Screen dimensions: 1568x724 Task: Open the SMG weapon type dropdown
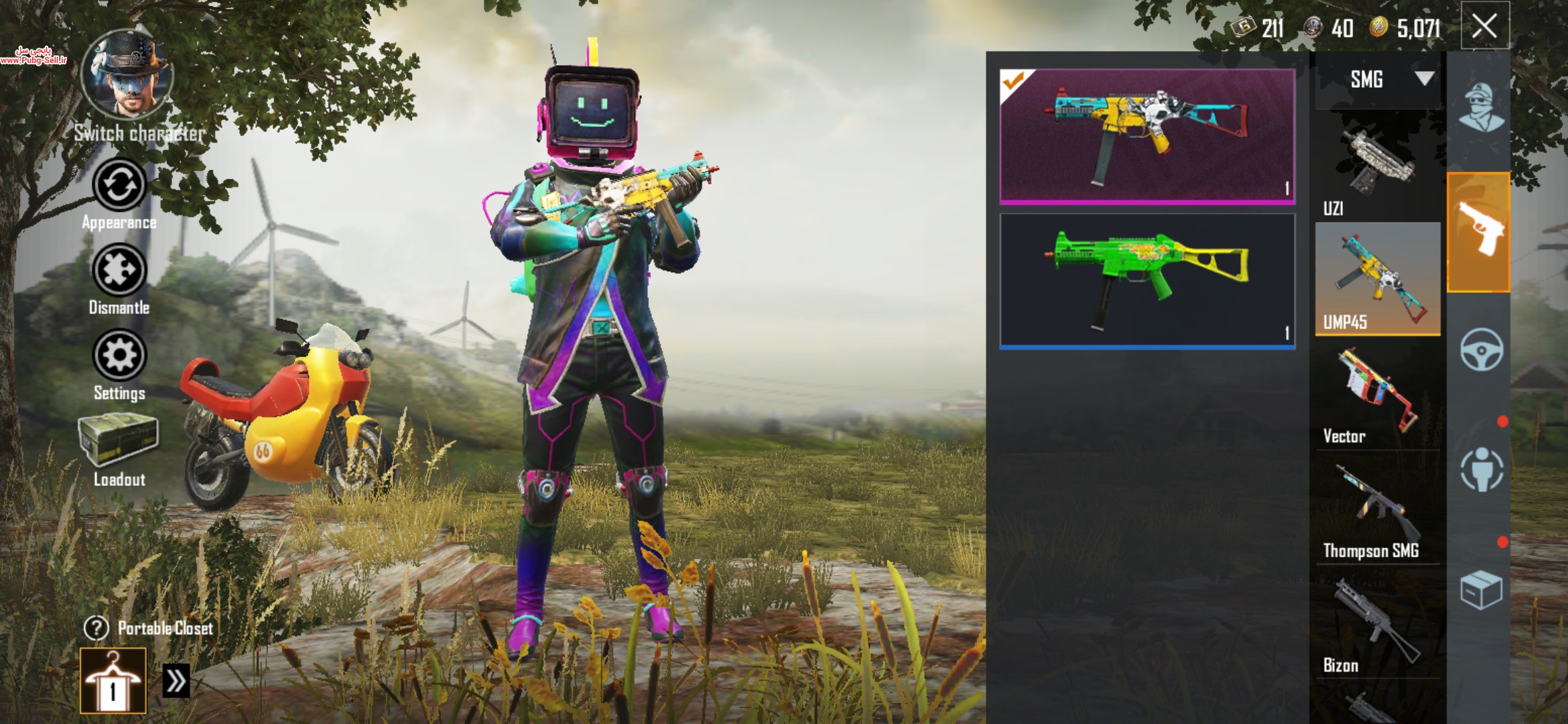click(1378, 80)
